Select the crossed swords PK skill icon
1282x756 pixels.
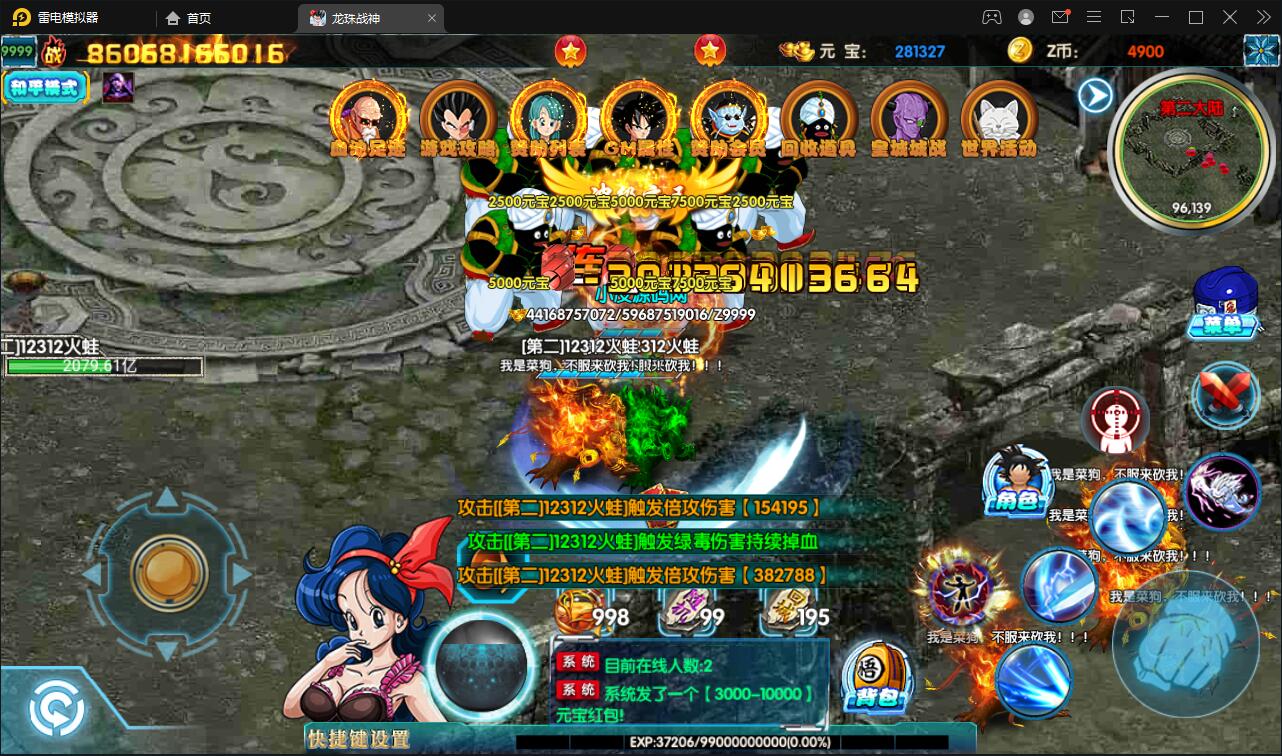click(1225, 396)
